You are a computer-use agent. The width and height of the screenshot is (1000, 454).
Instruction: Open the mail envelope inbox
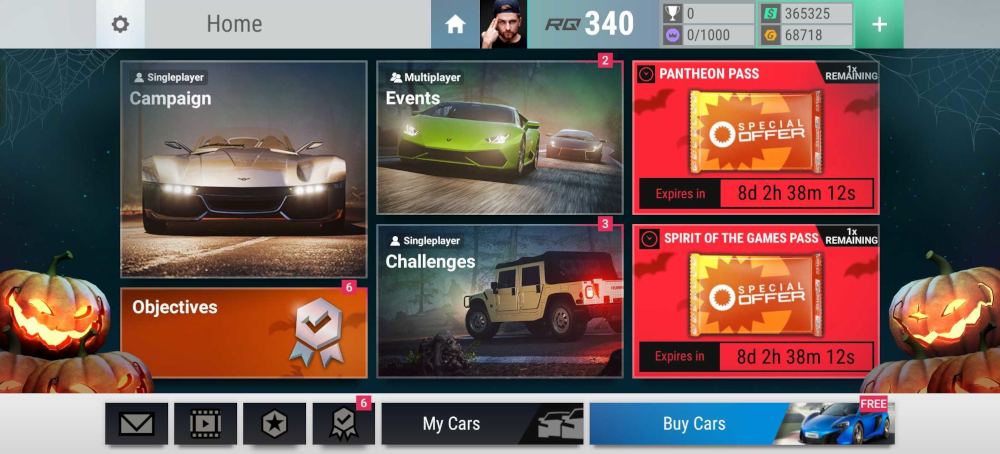[136, 424]
